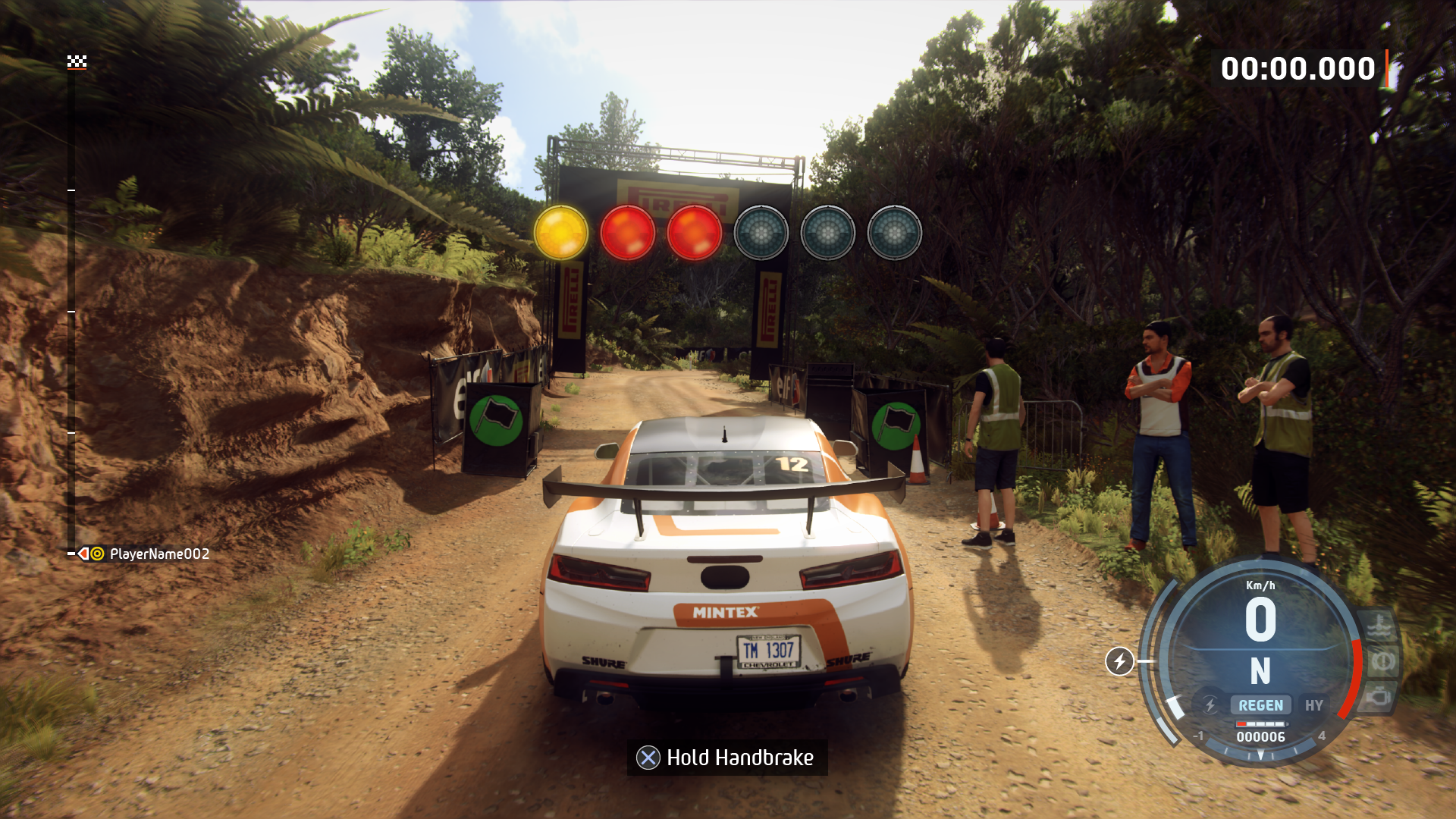Click the circled lightning bolt boost icon
The width and height of the screenshot is (1456, 819).
coord(1119,661)
